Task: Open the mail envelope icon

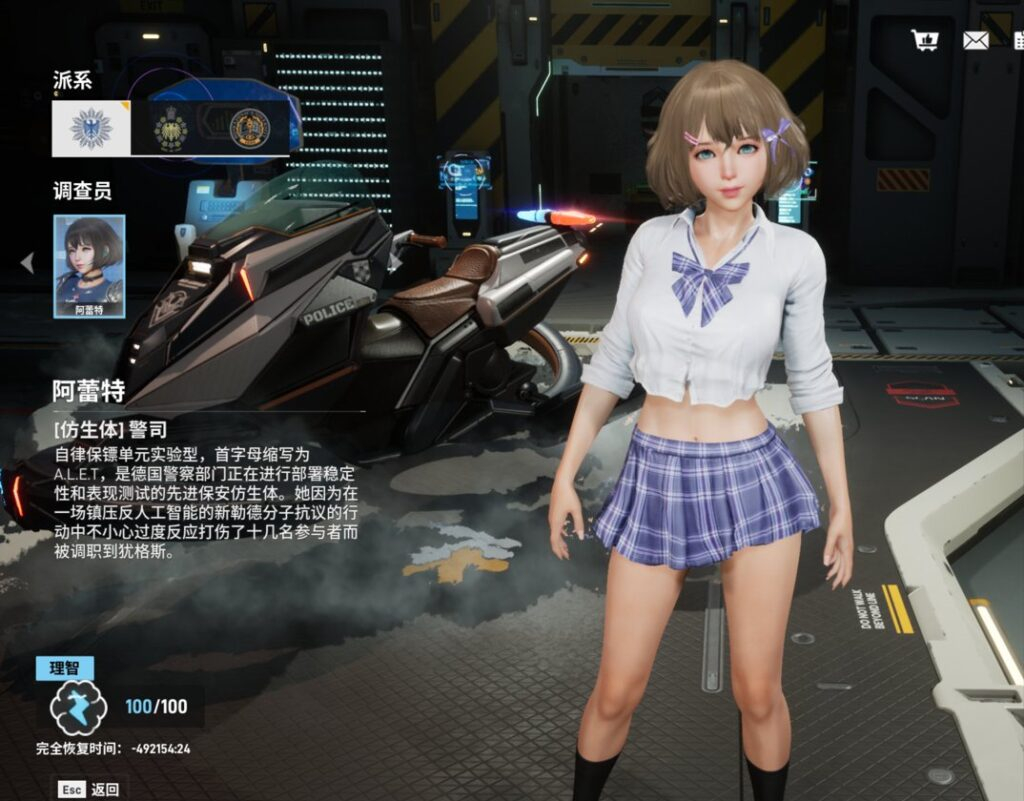Action: pyautogui.click(x=976, y=40)
